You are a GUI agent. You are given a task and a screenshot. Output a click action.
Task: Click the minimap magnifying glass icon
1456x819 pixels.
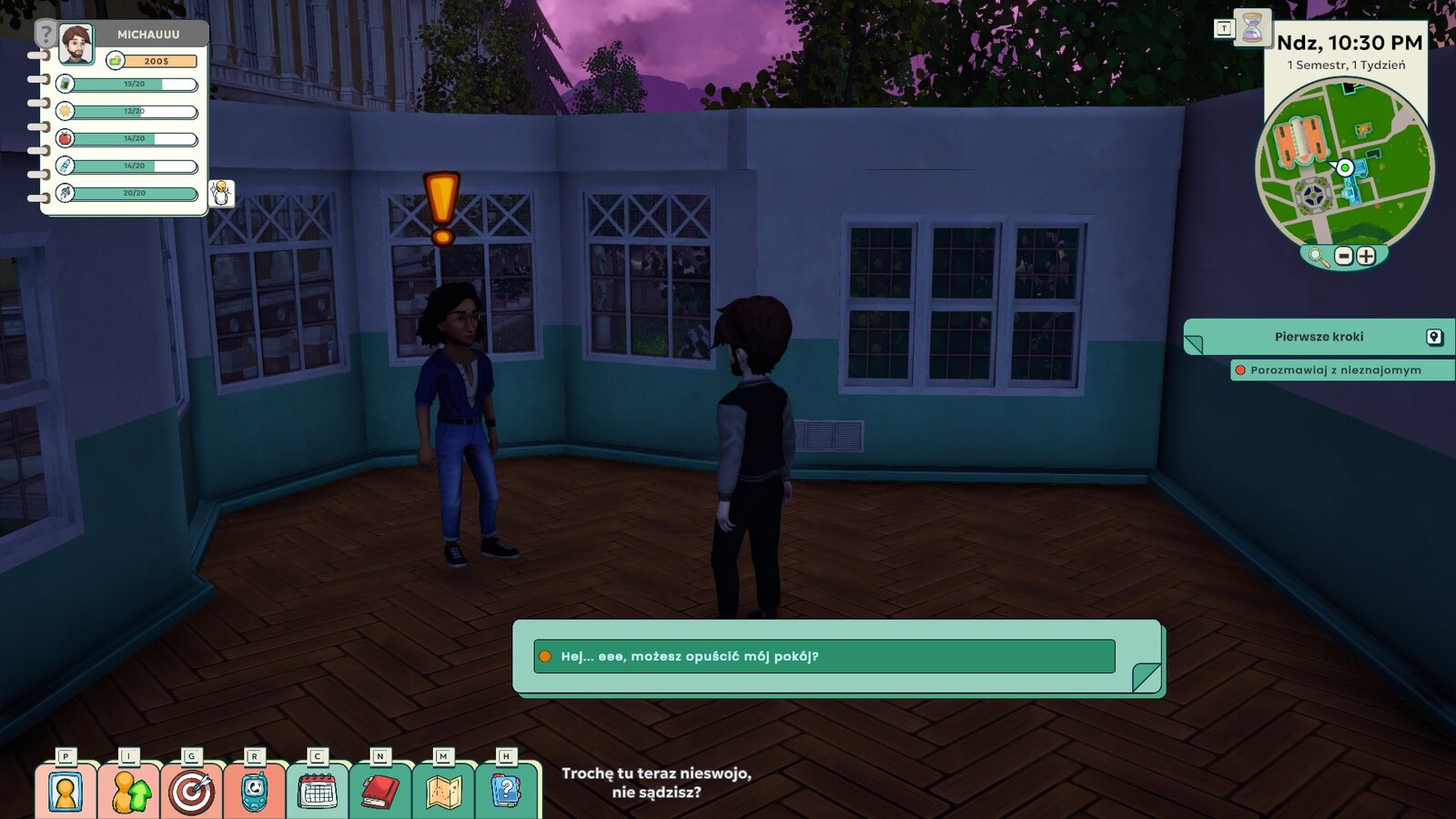pos(1318,257)
